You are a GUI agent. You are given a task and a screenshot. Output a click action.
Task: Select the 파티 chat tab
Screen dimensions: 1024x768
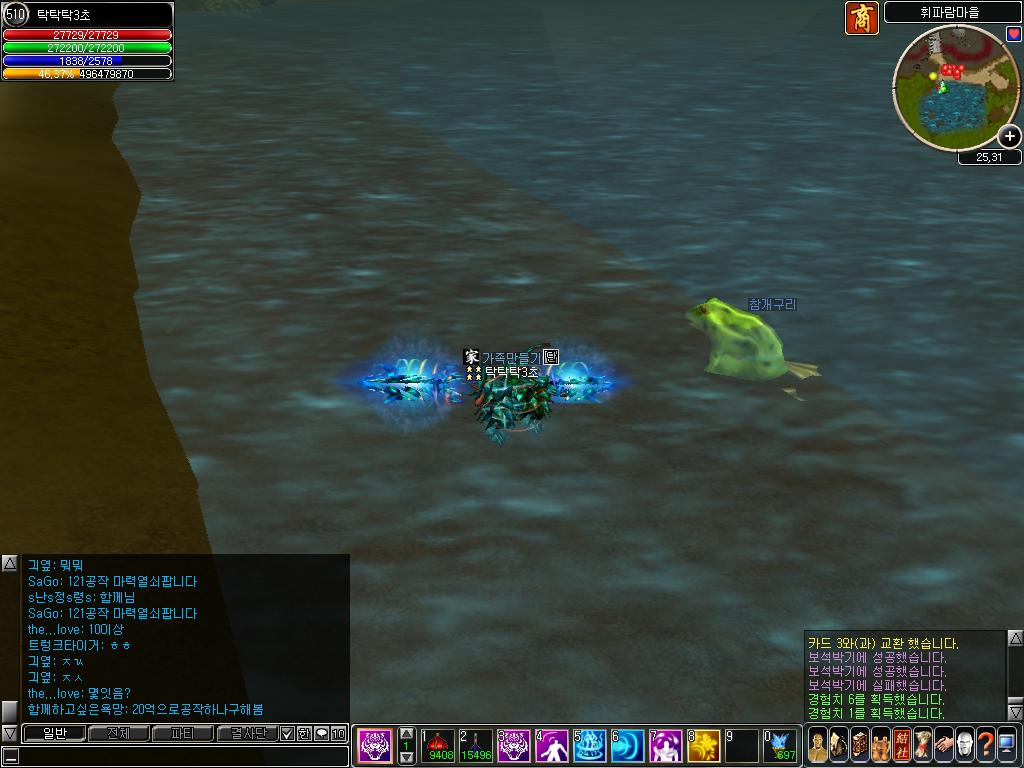182,734
